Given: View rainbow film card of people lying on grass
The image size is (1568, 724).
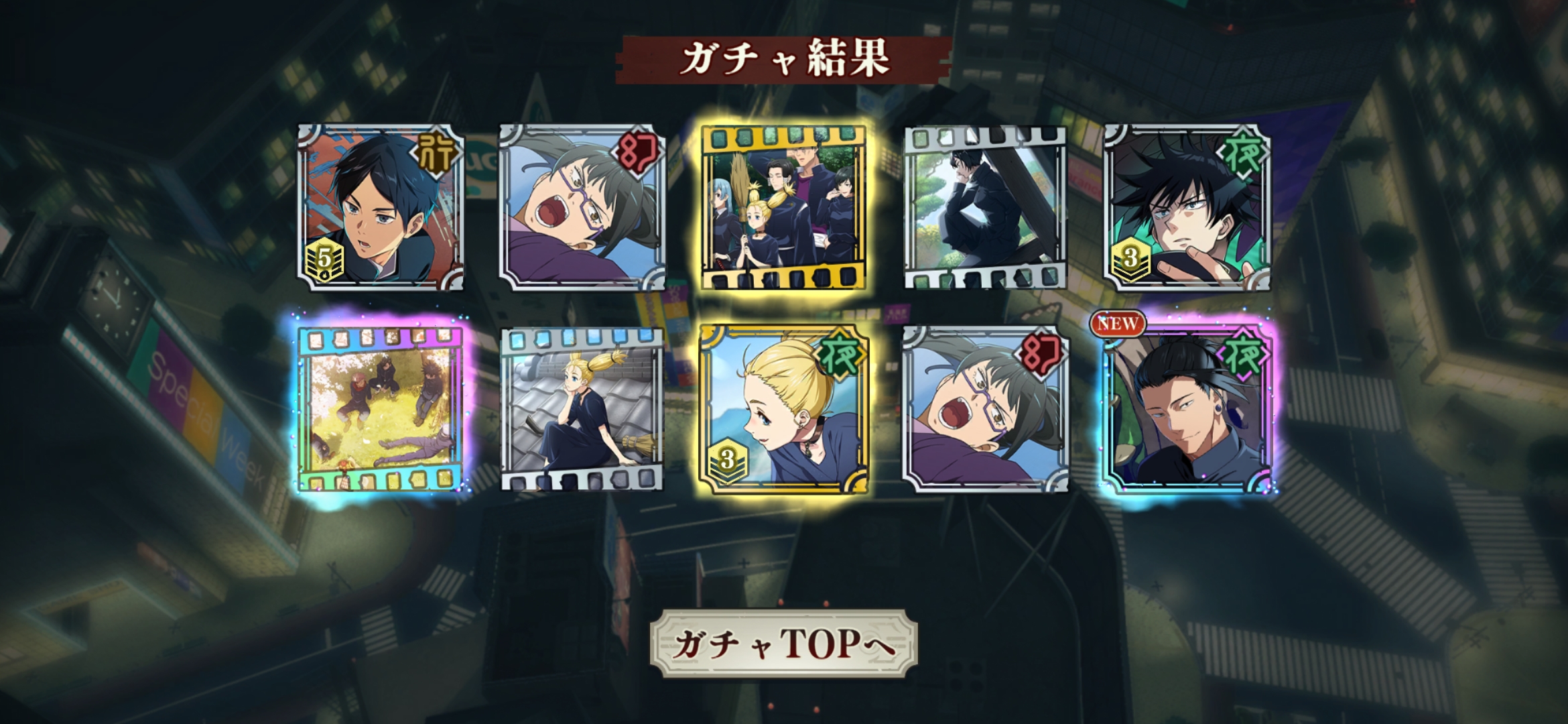Looking at the screenshot, I should tap(381, 409).
